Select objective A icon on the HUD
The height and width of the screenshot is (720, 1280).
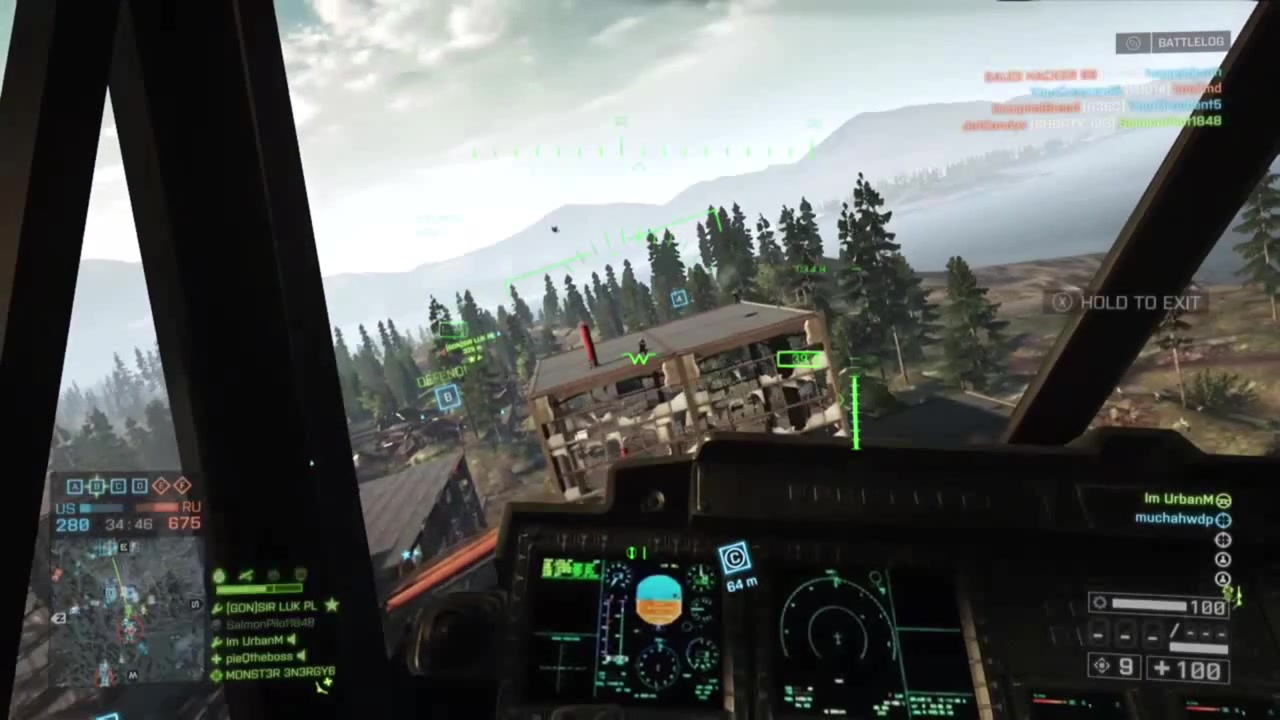point(74,486)
